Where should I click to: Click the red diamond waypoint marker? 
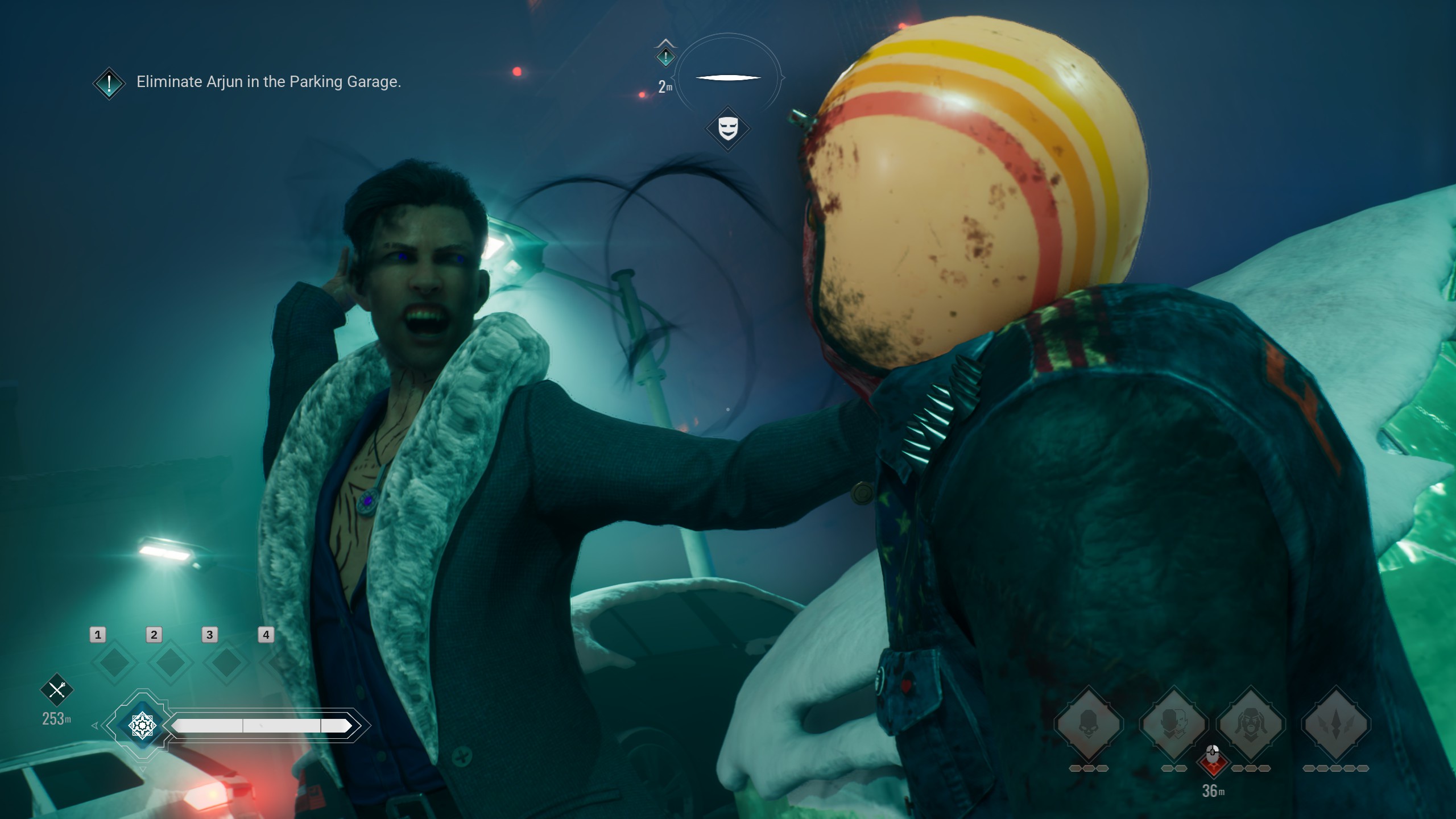(1213, 762)
